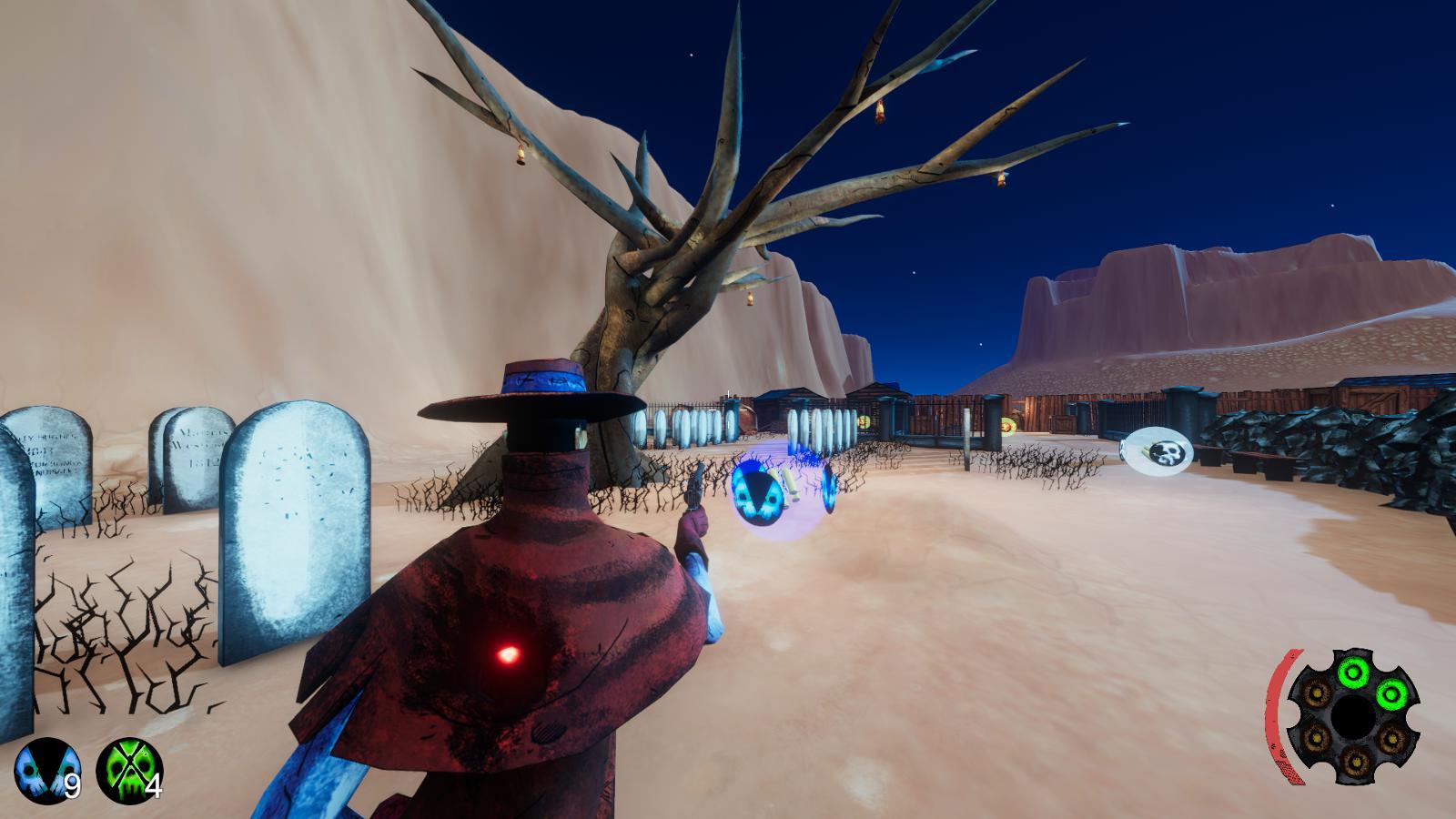
Task: Click the white orb with black skull emblem
Action: point(1156,448)
